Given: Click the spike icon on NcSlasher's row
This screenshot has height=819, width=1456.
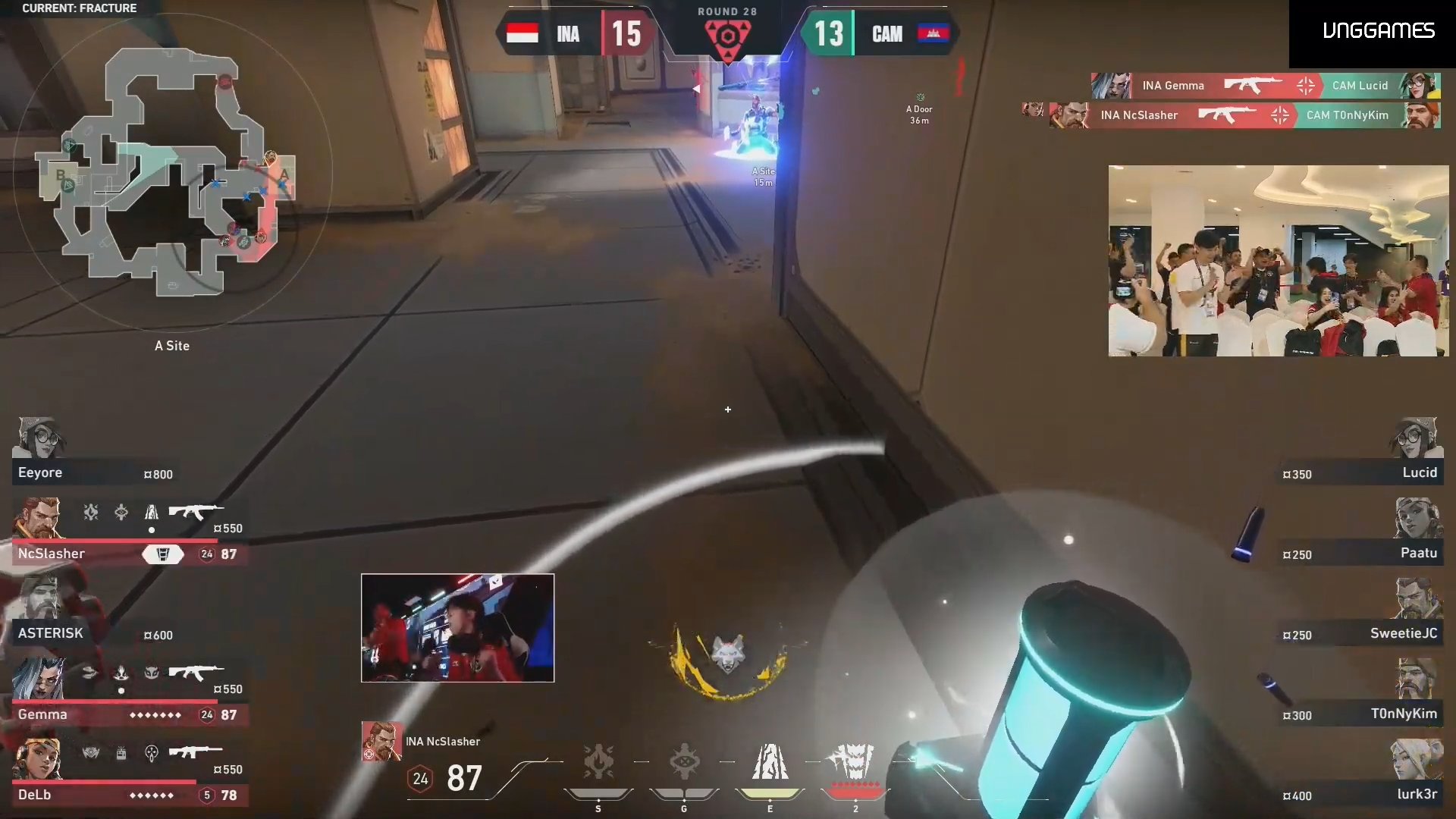Looking at the screenshot, I should pyautogui.click(x=162, y=554).
